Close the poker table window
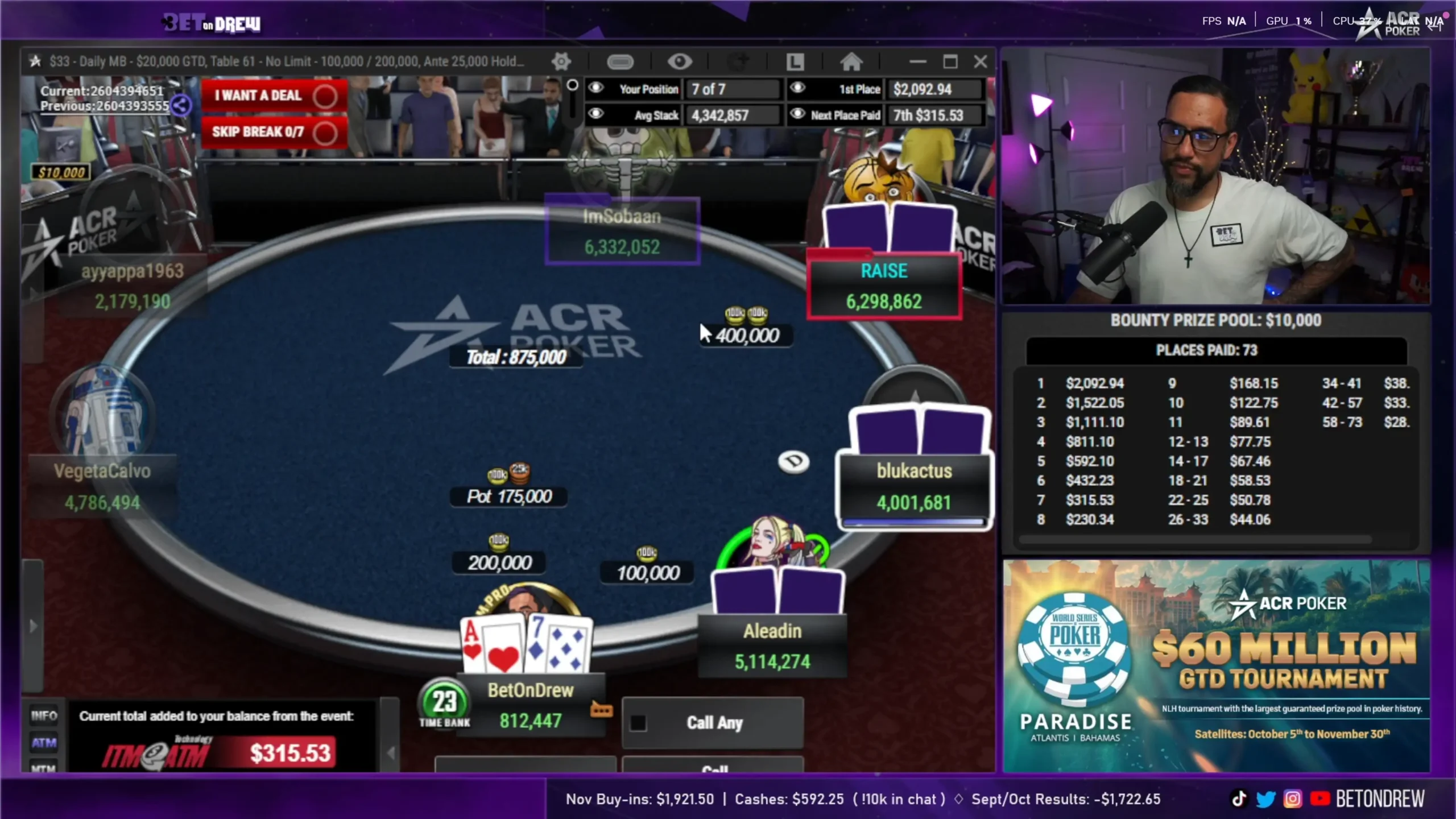The height and width of the screenshot is (819, 1456). (x=981, y=61)
